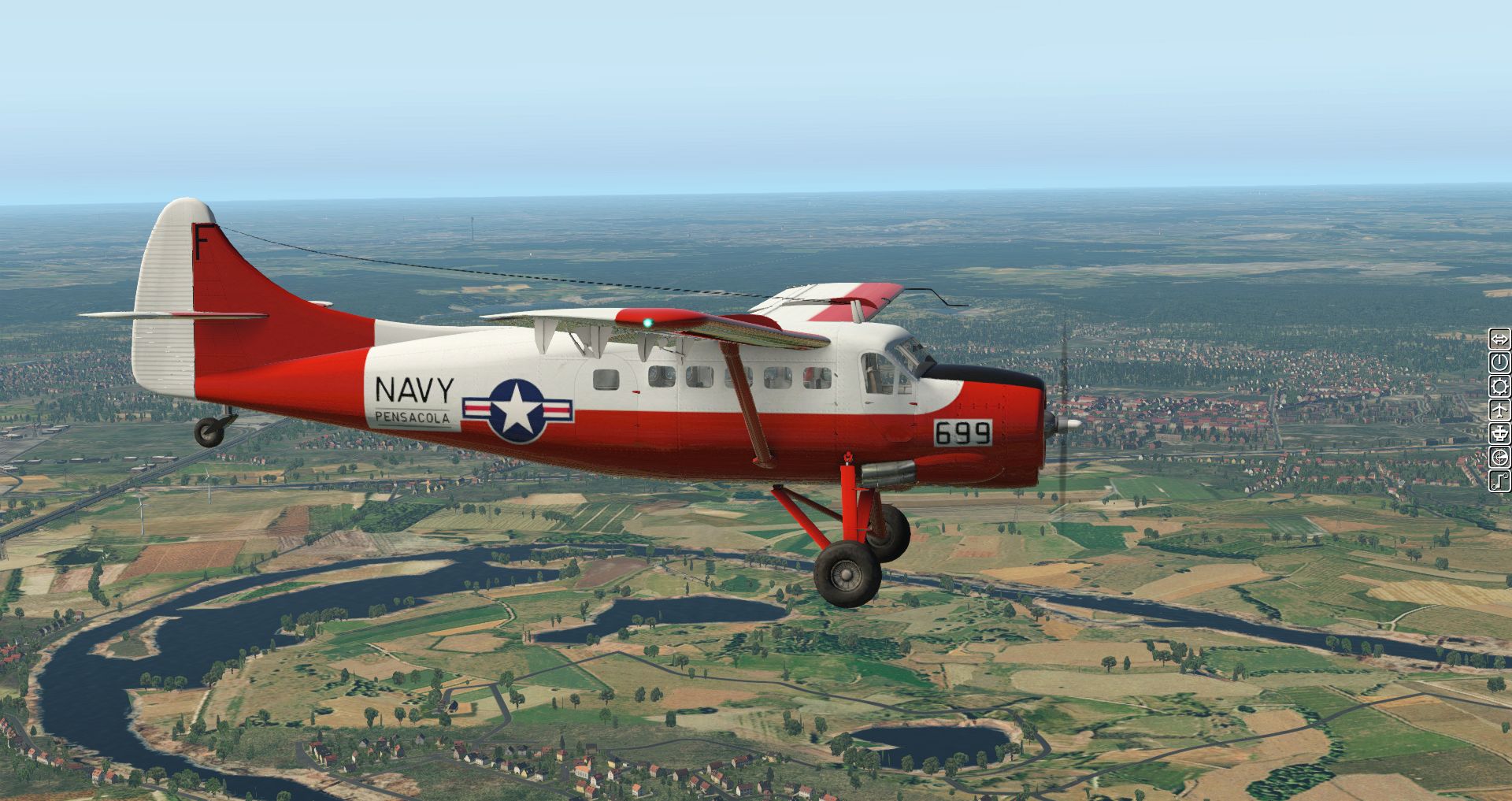
Task: Click the power symbol icon
Action: pyautogui.click(x=1499, y=362)
